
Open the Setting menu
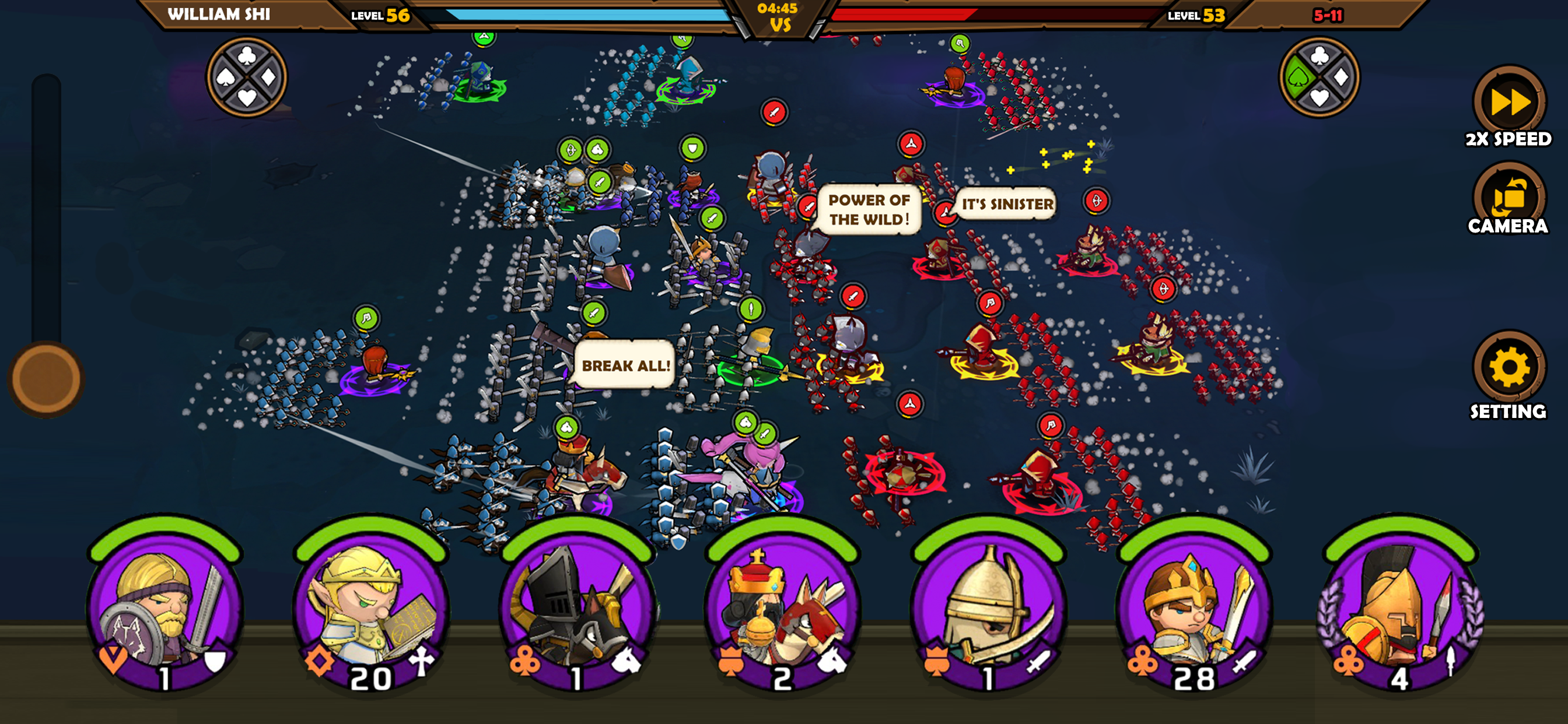pyautogui.click(x=1508, y=367)
